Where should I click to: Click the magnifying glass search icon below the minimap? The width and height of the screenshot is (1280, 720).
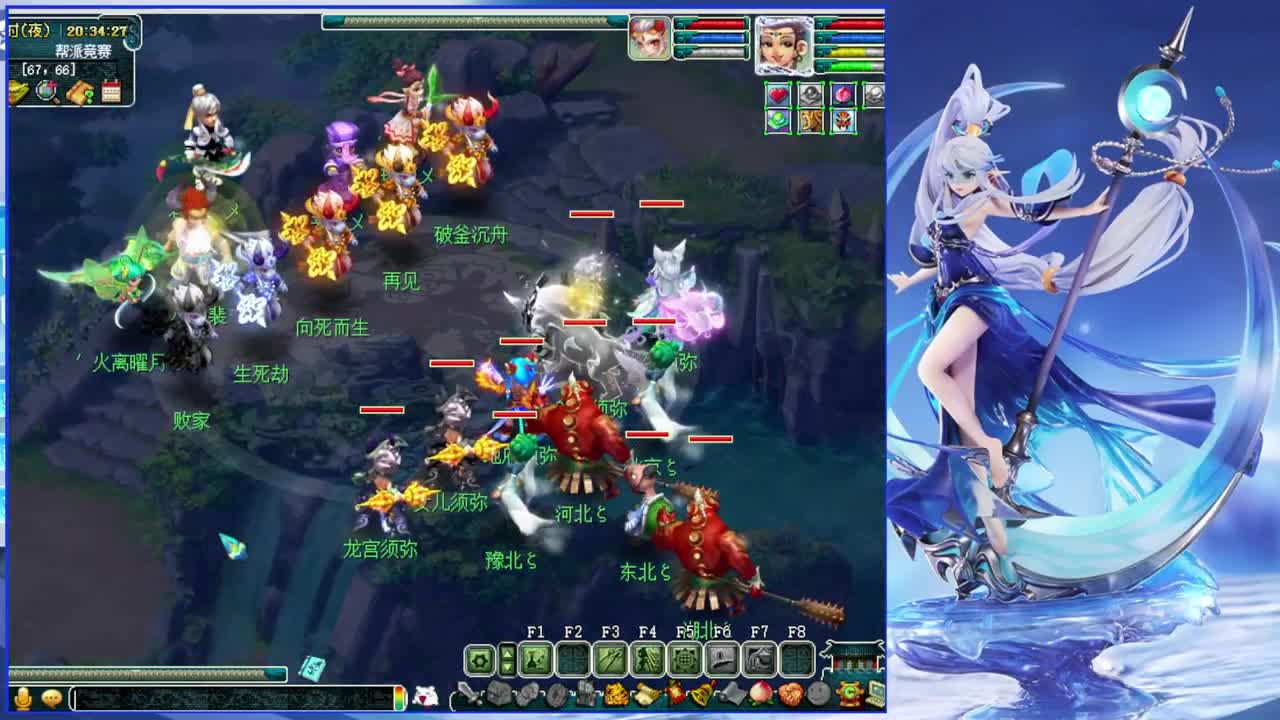(x=47, y=92)
